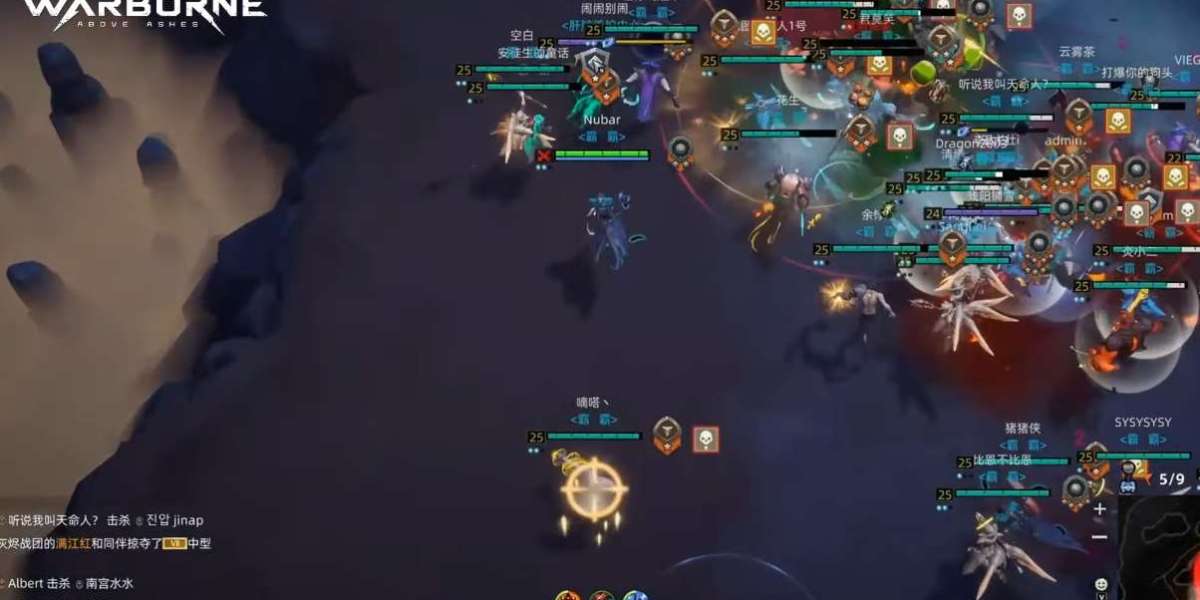The image size is (1200, 600).
Task: Zoom out the minimap with the minus button
Action: pyautogui.click(x=1100, y=537)
